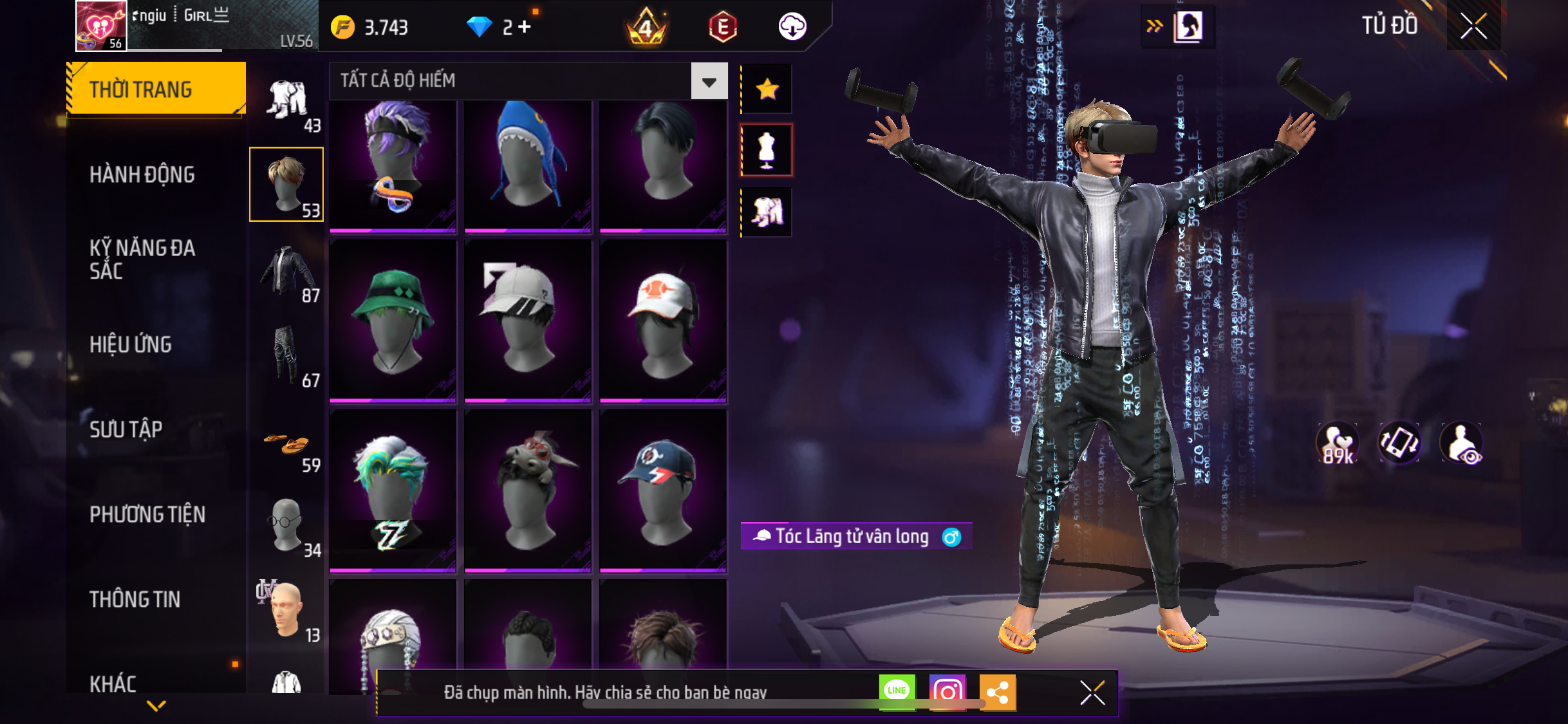Open the rarity filter dropdown
This screenshot has height=724, width=1568.
coord(709,82)
